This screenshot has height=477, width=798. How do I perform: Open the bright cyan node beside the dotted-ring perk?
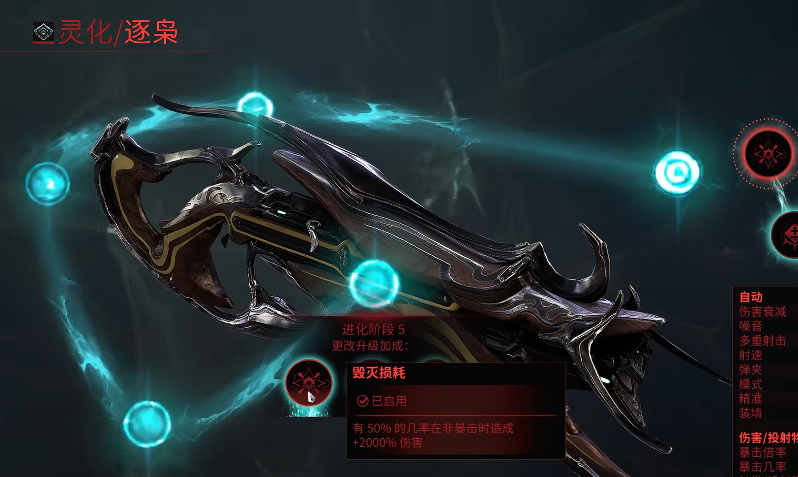click(x=677, y=173)
